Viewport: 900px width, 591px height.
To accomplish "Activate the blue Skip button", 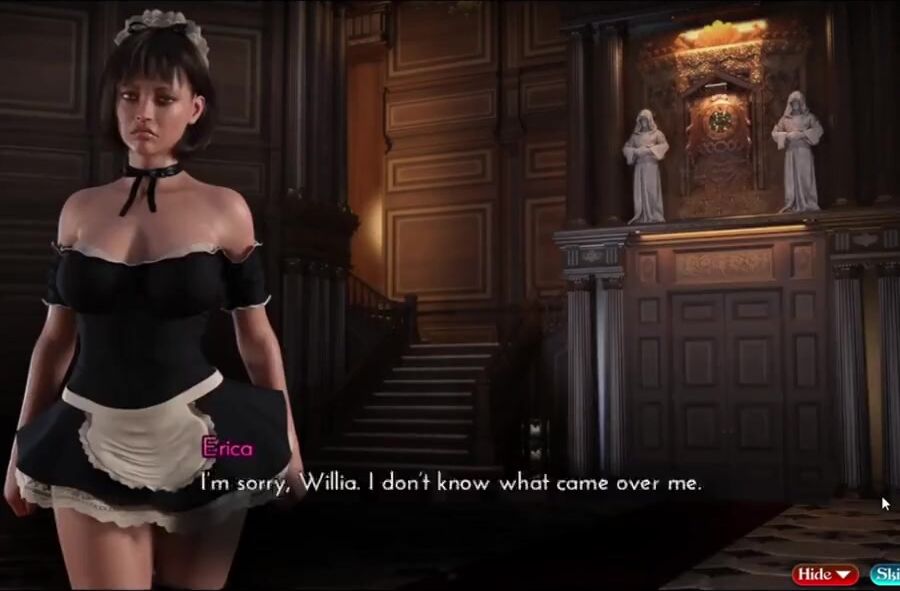I will 885,574.
